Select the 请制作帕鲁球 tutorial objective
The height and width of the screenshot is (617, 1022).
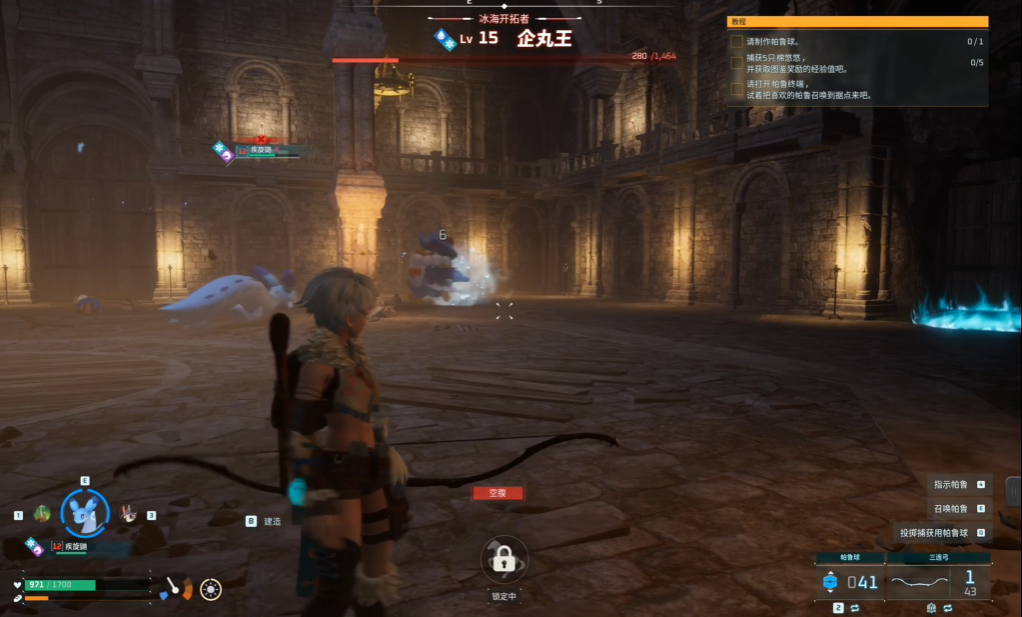pos(775,42)
